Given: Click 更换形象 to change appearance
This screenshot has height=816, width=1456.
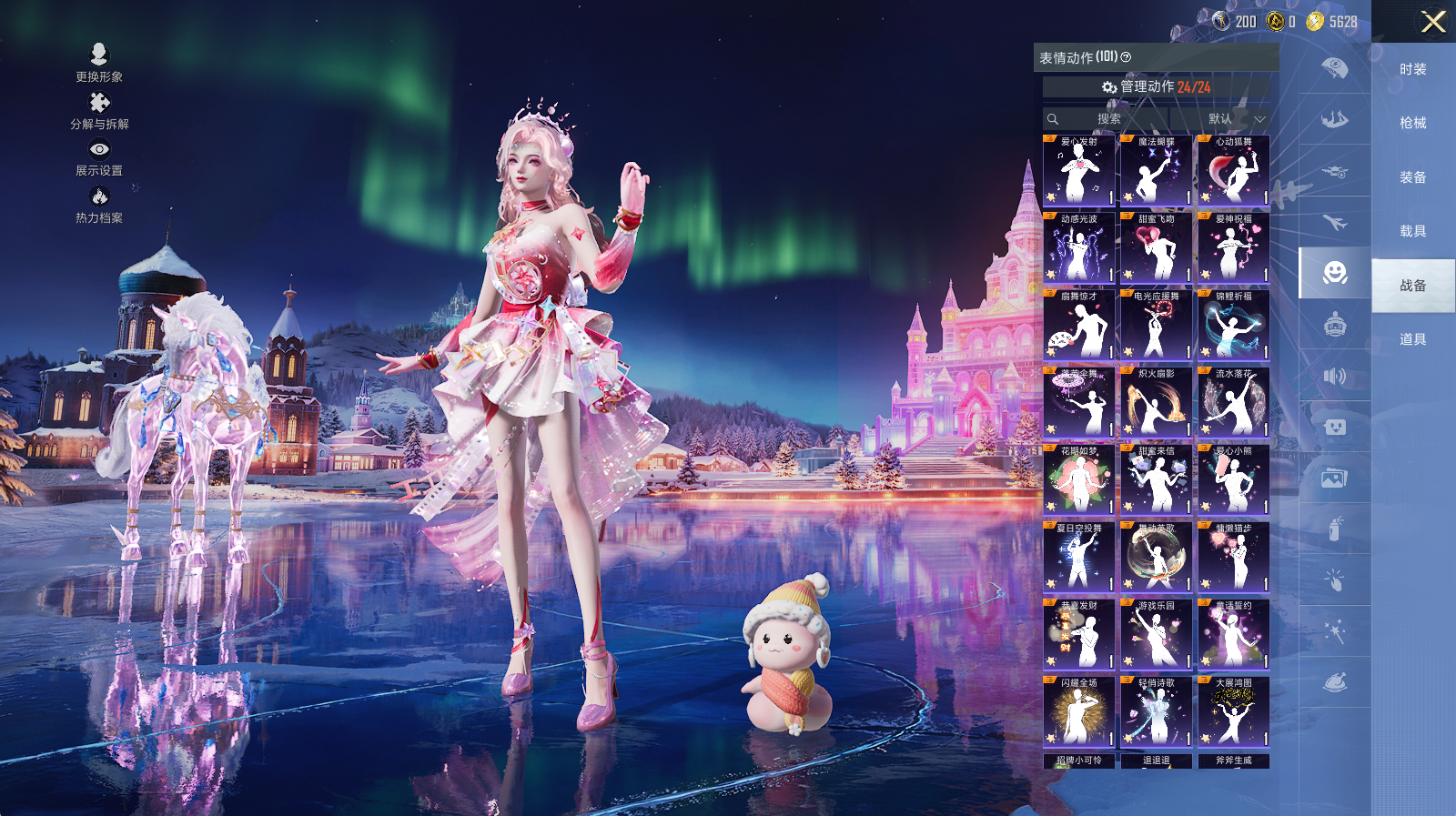Looking at the screenshot, I should (x=99, y=63).
